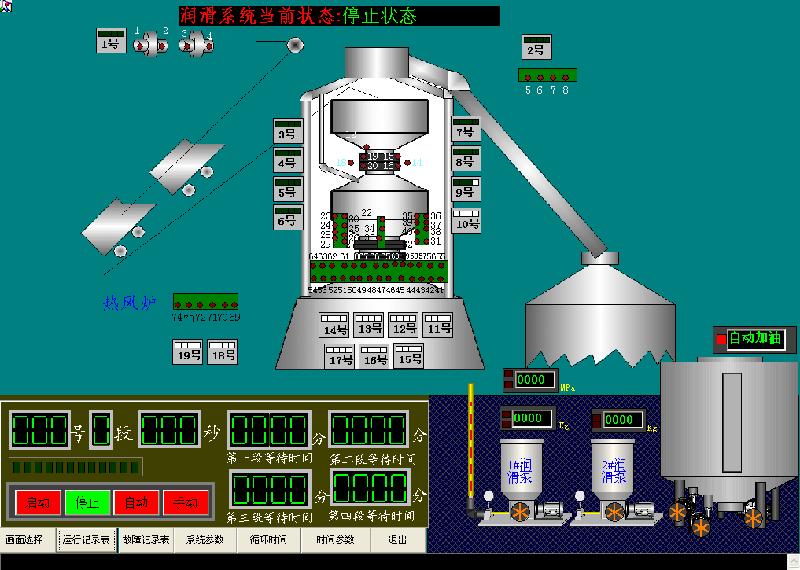Select the 15号 distributor box
This screenshot has width=800, height=570.
click(x=407, y=357)
